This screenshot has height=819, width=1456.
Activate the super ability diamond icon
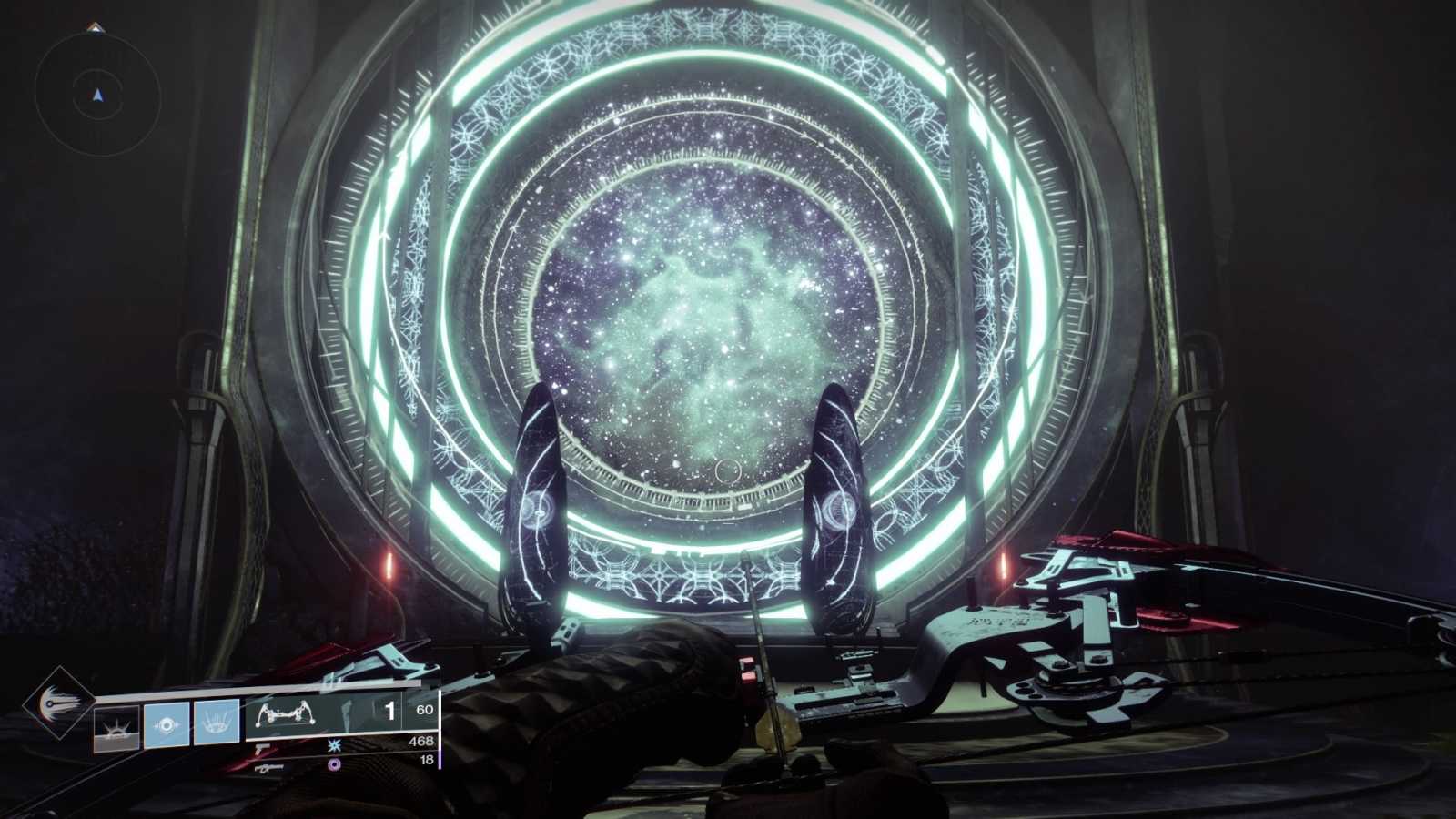point(59,702)
